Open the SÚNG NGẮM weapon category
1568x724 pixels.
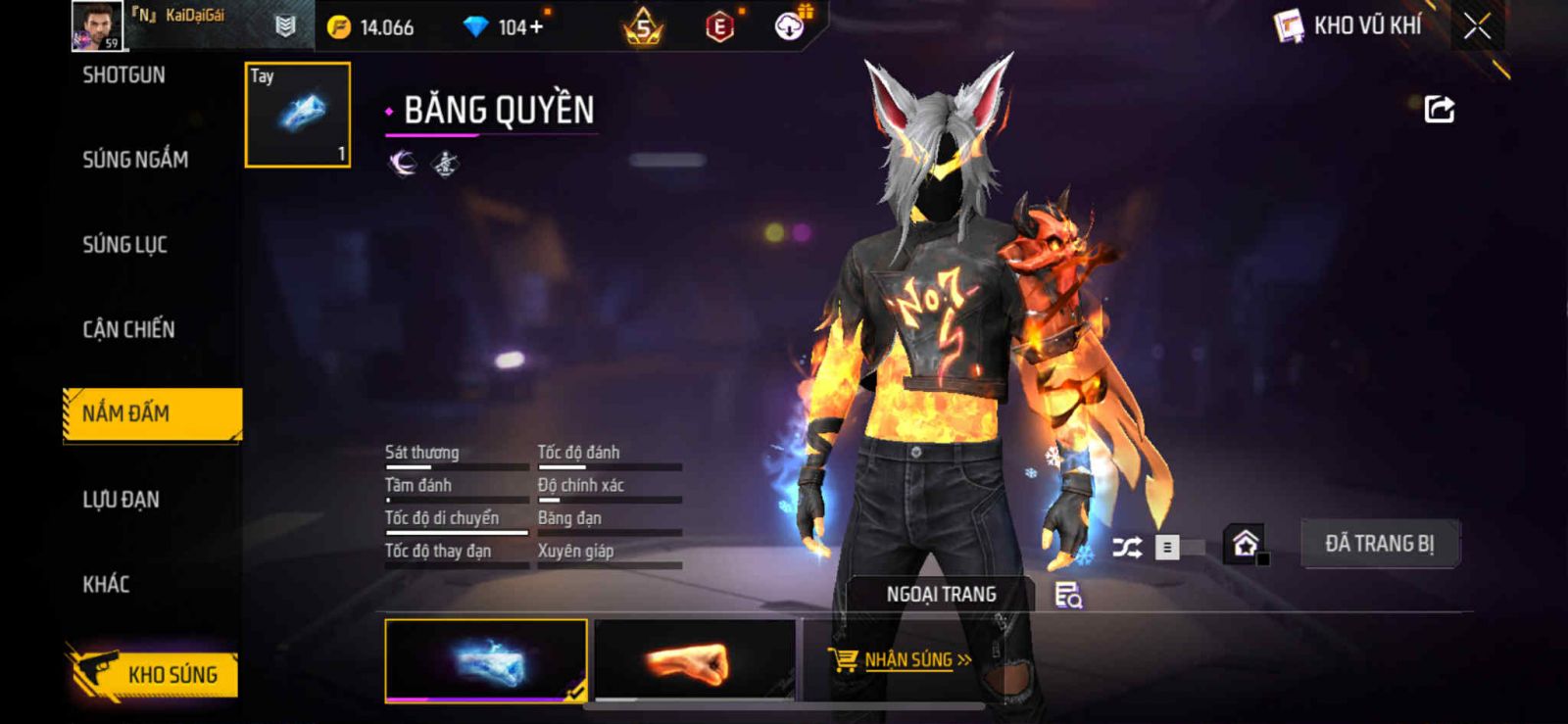click(135, 160)
